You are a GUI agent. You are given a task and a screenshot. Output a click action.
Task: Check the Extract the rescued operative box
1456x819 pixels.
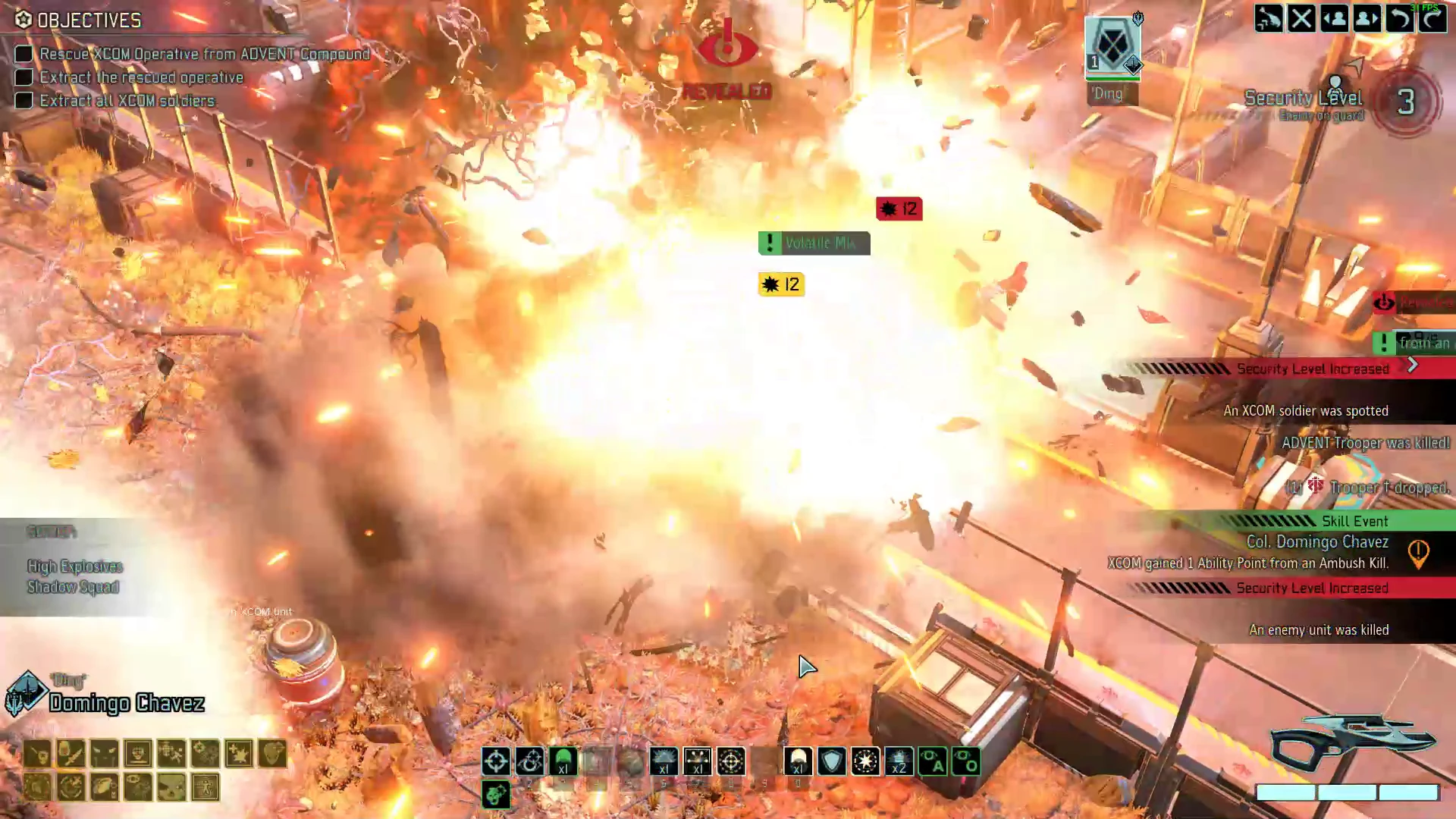click(x=24, y=77)
